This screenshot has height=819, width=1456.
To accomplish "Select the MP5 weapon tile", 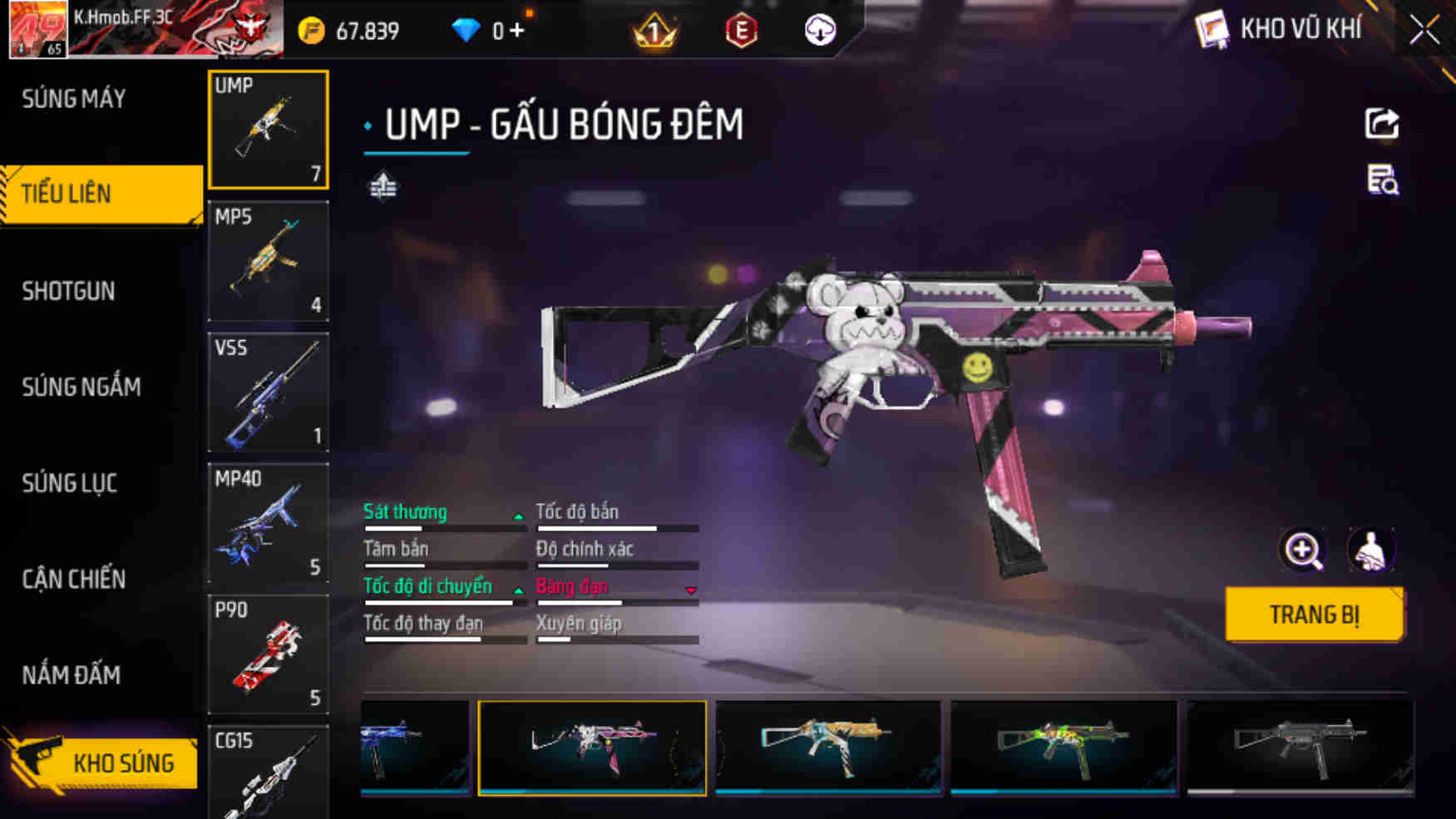I will click(x=268, y=260).
